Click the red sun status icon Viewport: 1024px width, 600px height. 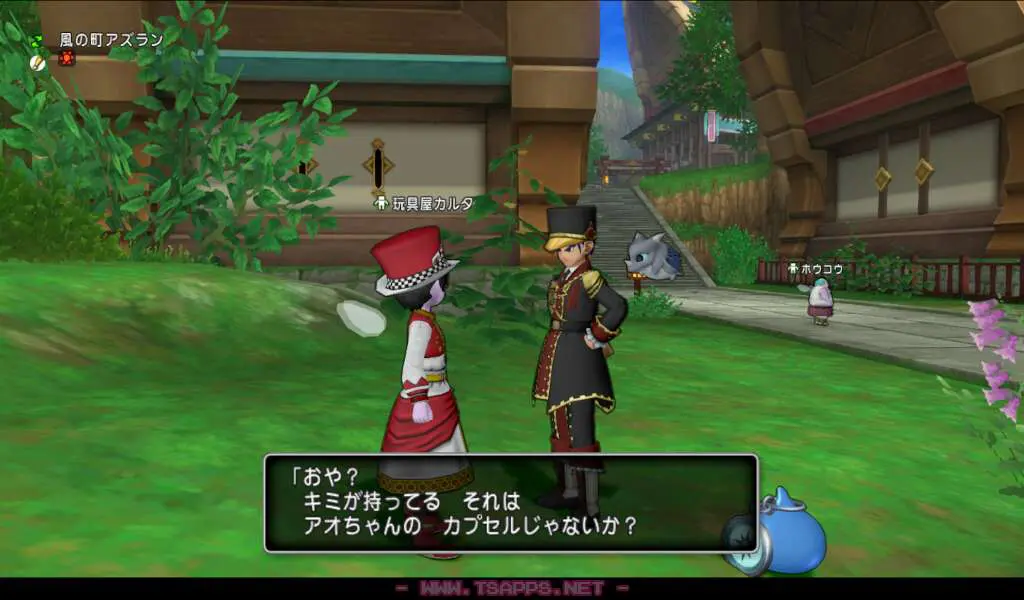tap(66, 59)
